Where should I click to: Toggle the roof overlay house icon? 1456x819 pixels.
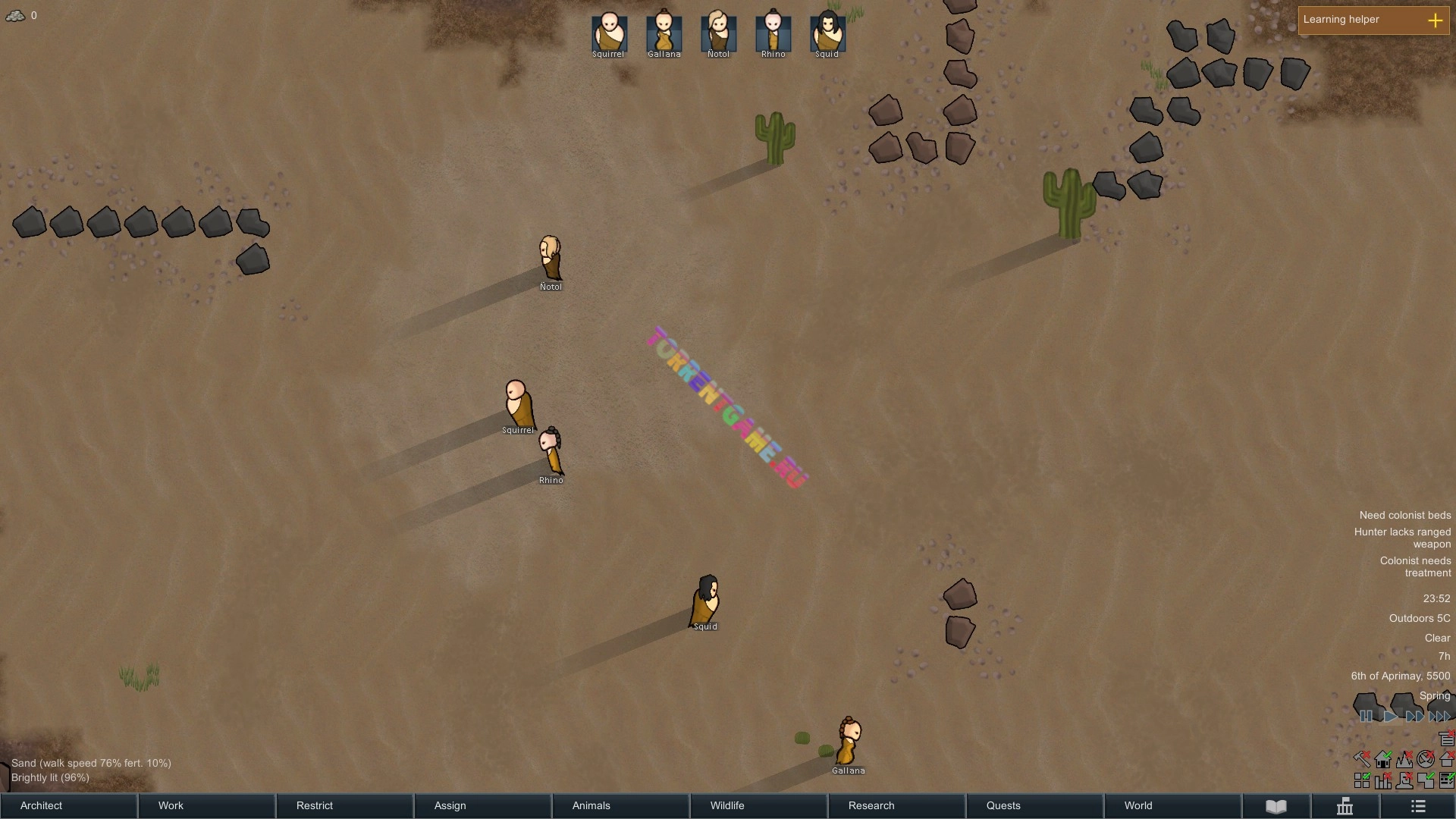1446,759
